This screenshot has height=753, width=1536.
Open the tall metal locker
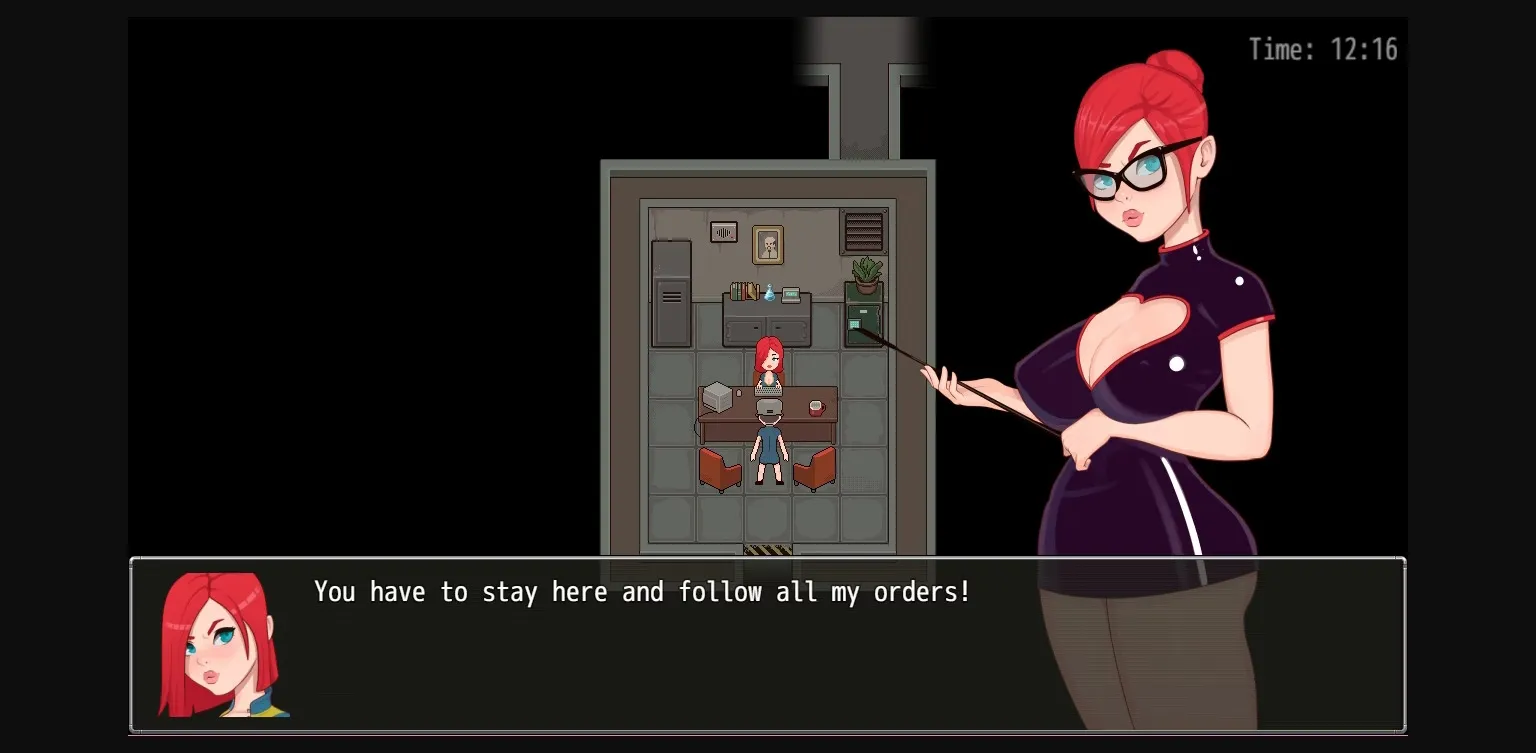[670, 295]
